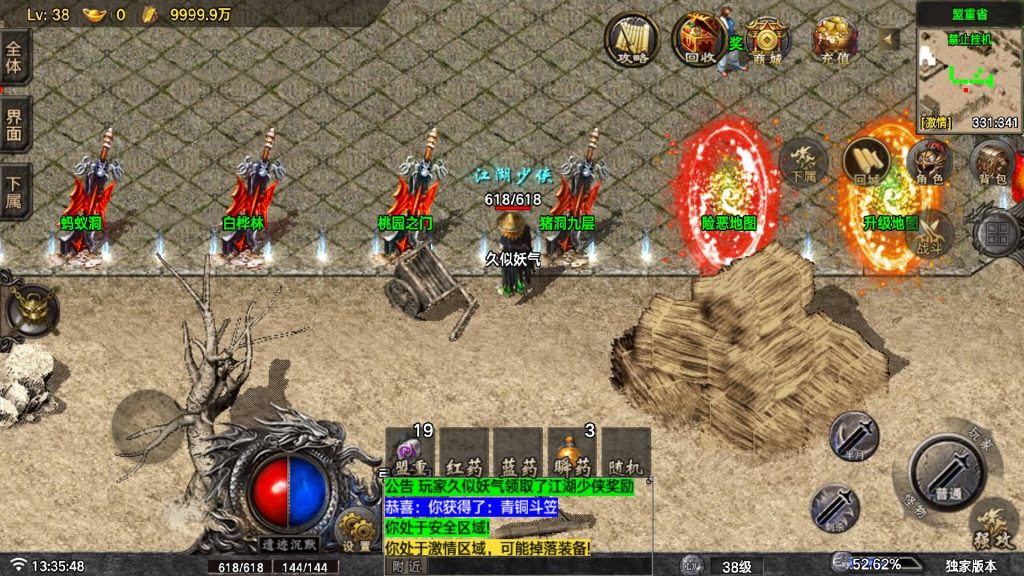Viewport: 1024px width, 576px height.
Task: Switch to the 下属 side tab
Action: (x=14, y=191)
